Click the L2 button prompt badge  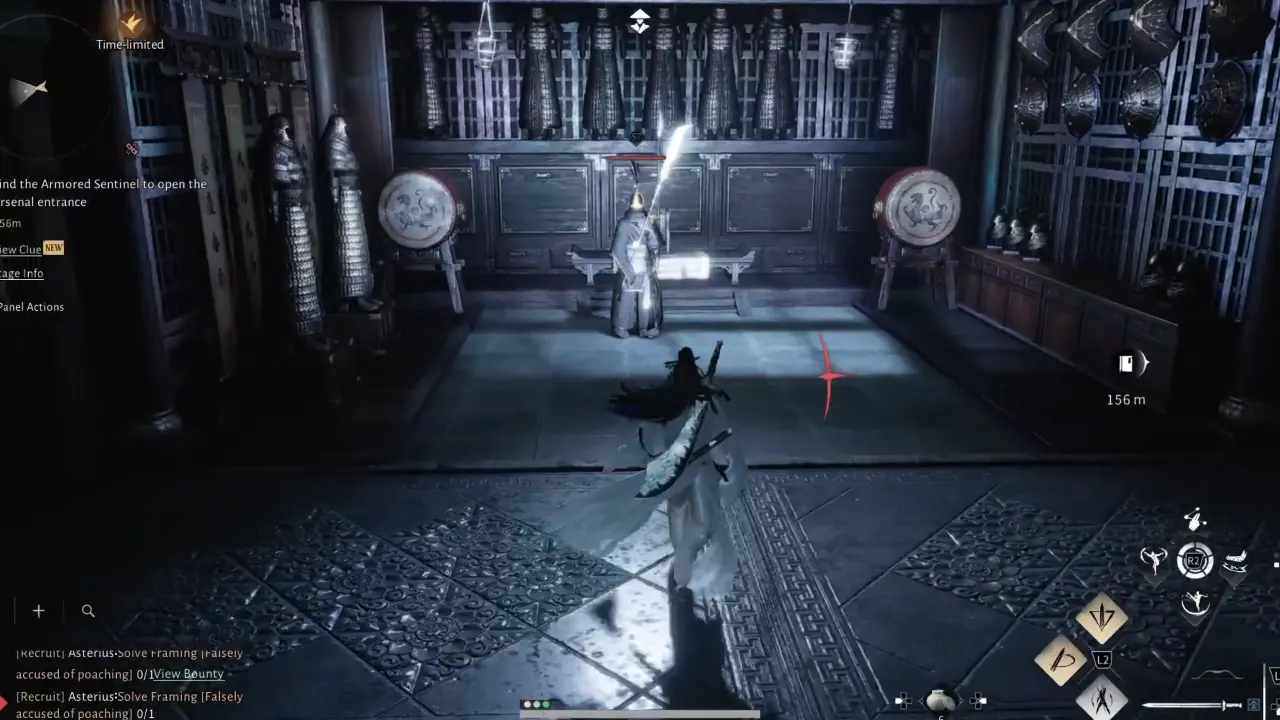coord(1103,660)
